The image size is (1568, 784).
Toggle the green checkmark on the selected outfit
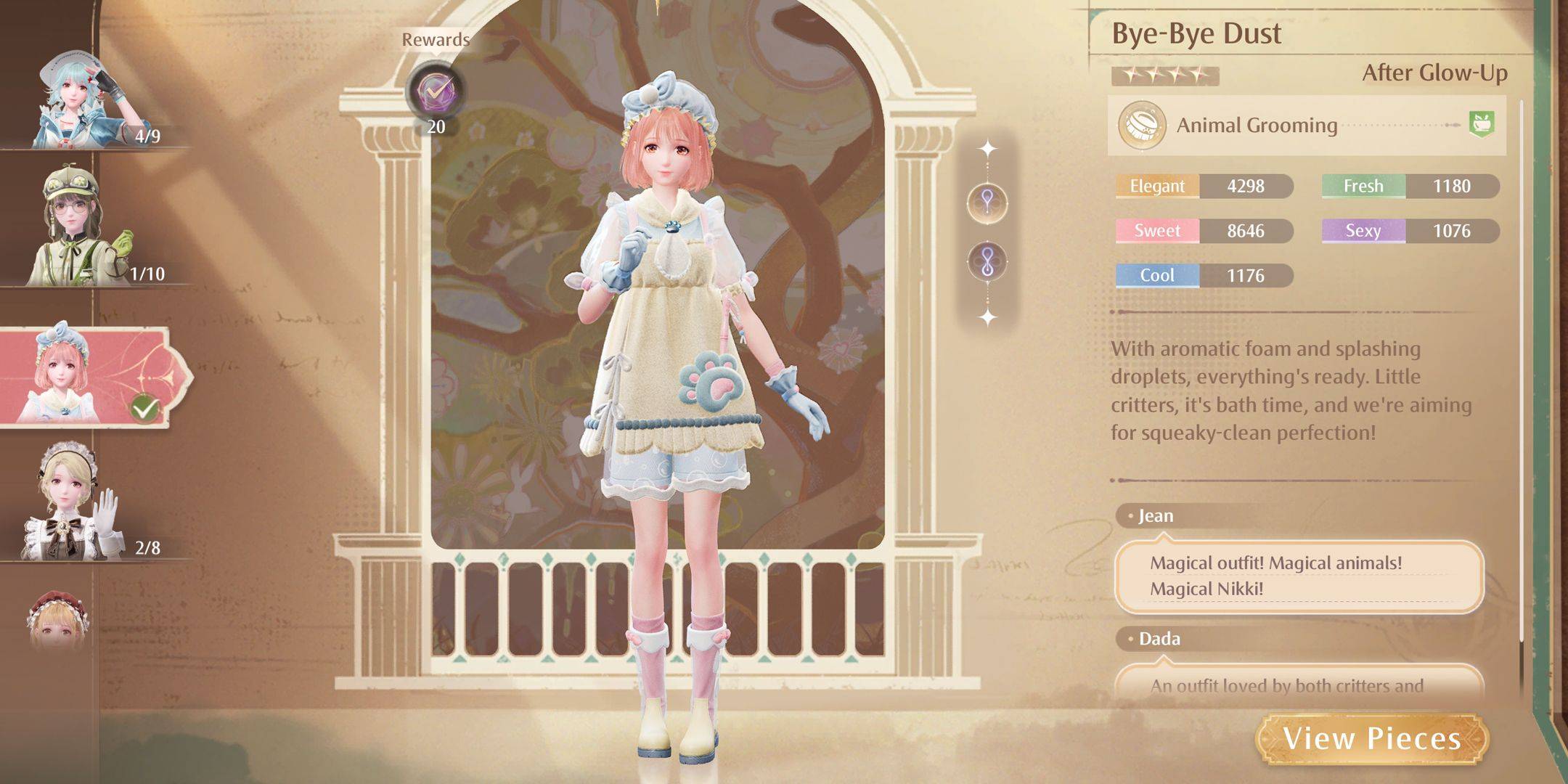click(x=144, y=408)
